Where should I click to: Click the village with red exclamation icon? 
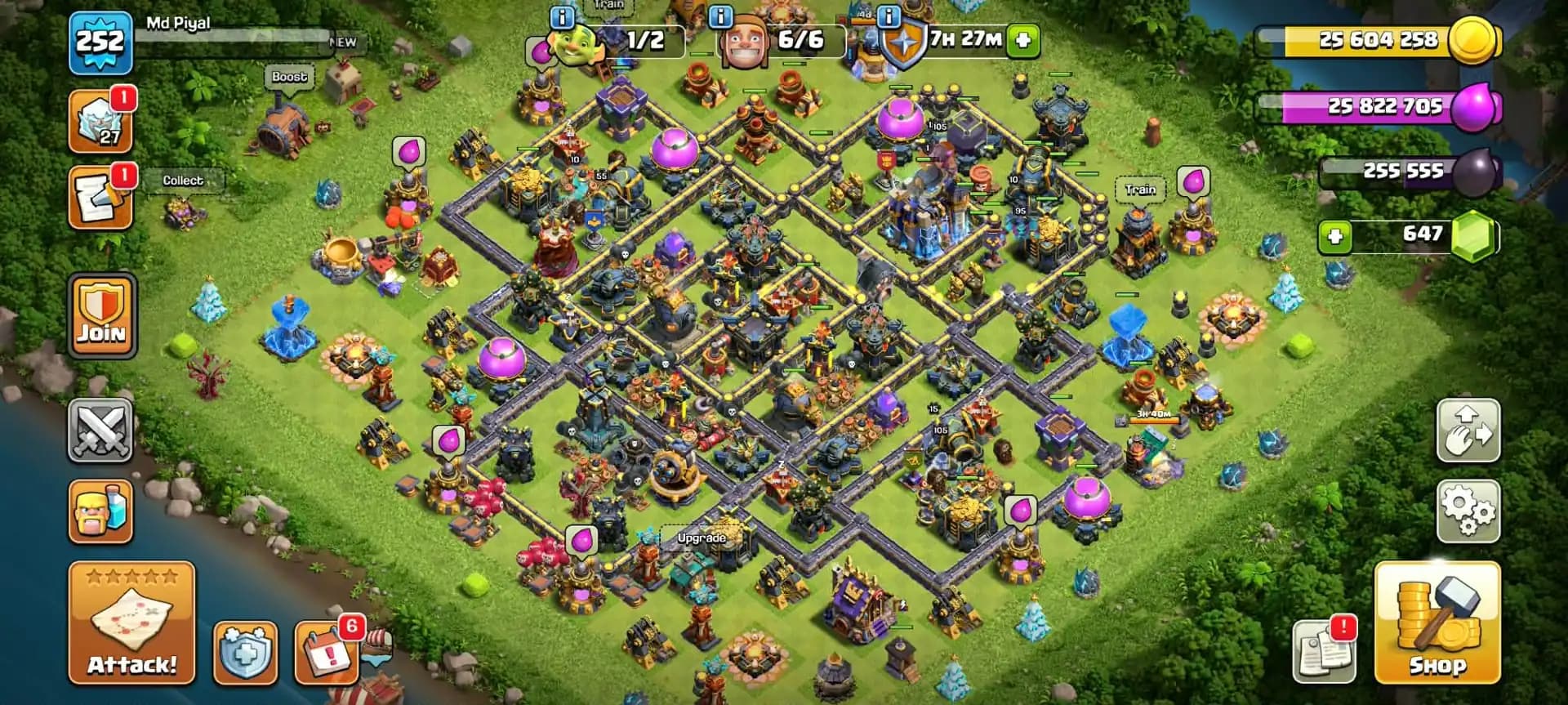pyautogui.click(x=326, y=649)
